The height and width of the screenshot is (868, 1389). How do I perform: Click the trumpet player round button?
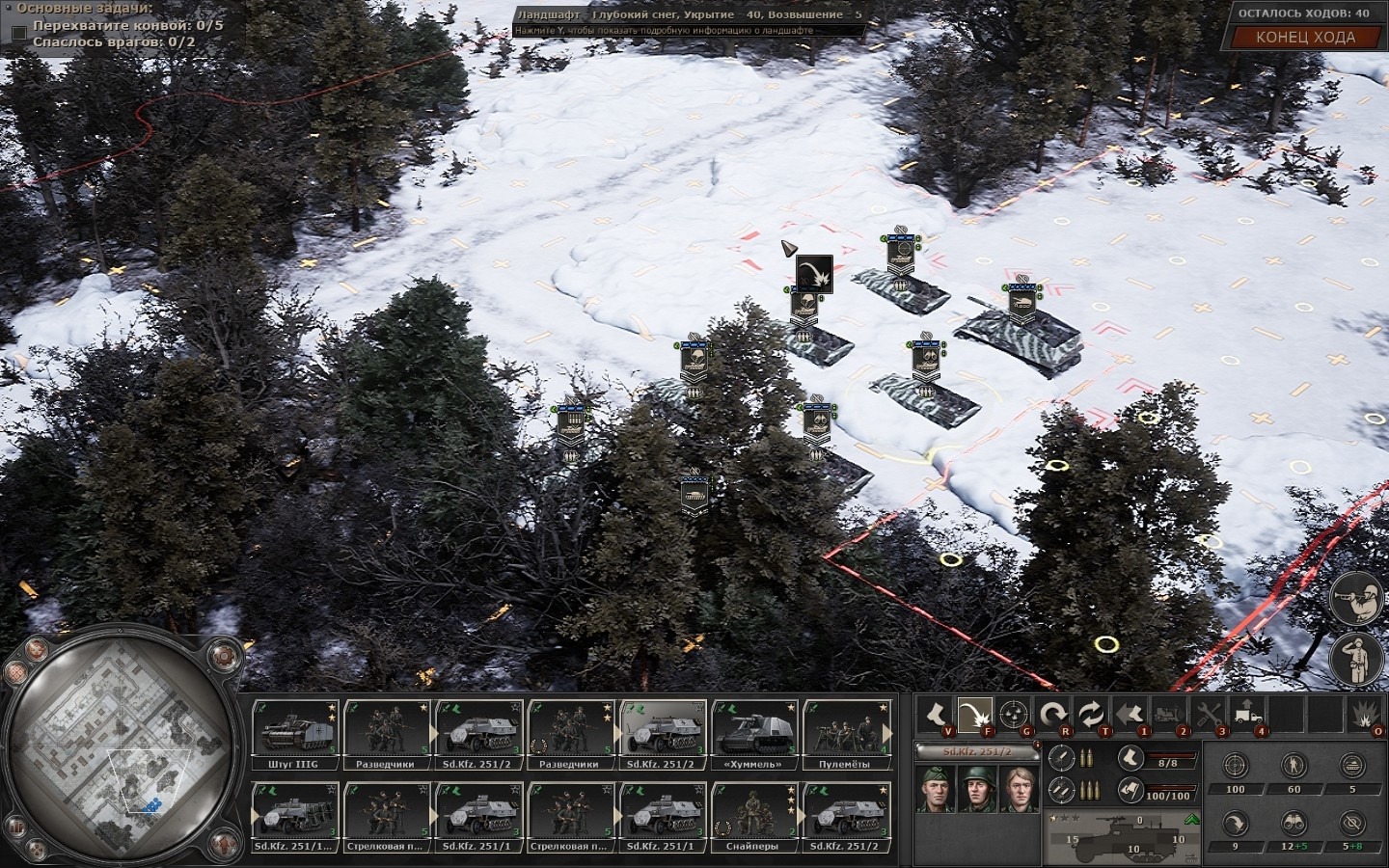[1354, 597]
